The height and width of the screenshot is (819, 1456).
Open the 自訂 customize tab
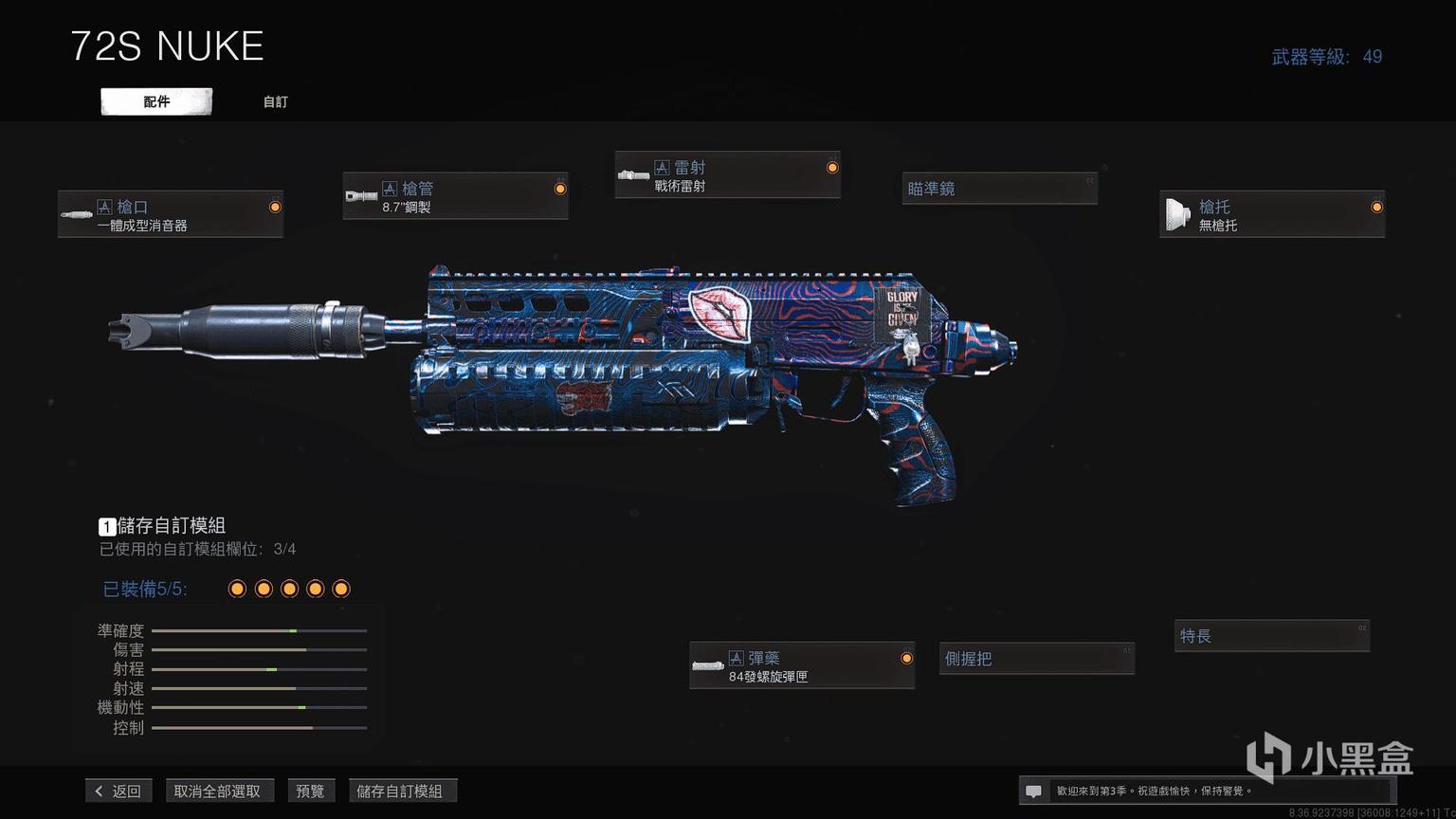[x=275, y=101]
